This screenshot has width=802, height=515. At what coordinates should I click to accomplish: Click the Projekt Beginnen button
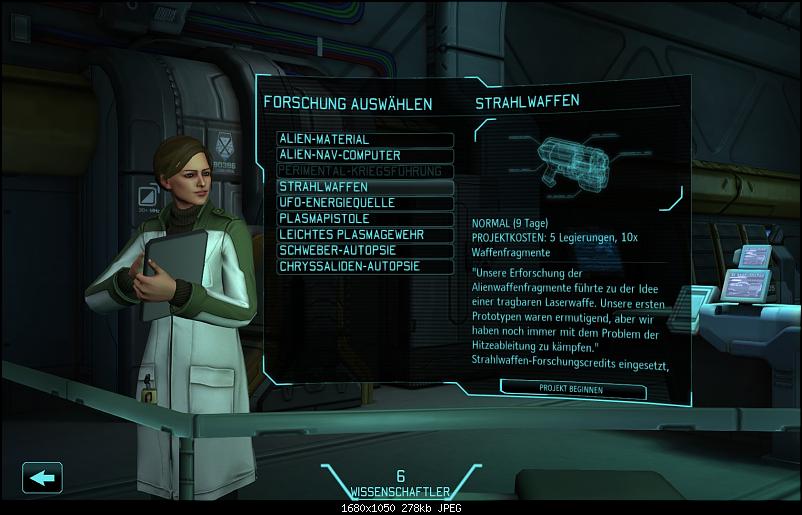click(571, 388)
